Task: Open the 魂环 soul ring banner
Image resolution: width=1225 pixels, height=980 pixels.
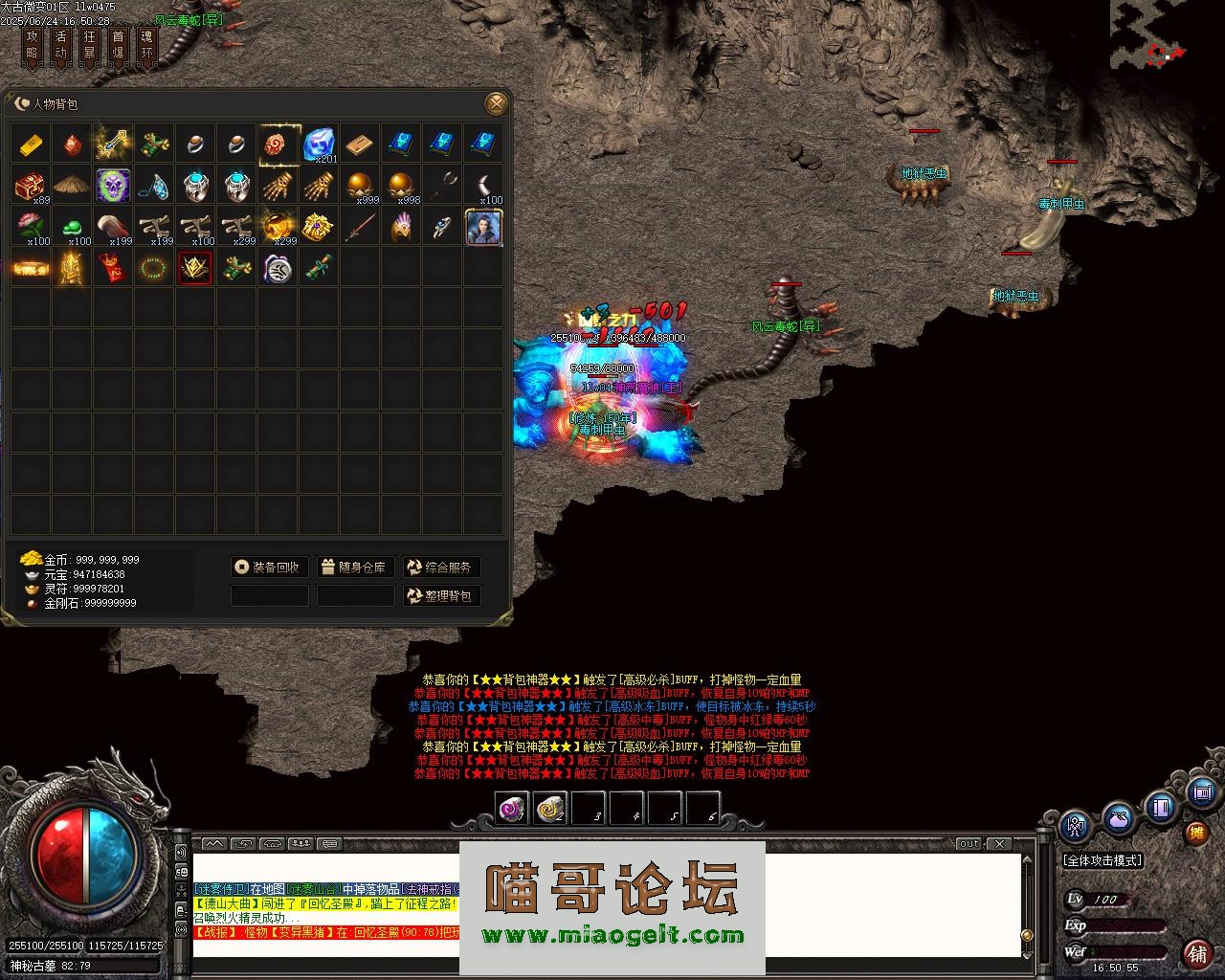Action: [146, 45]
